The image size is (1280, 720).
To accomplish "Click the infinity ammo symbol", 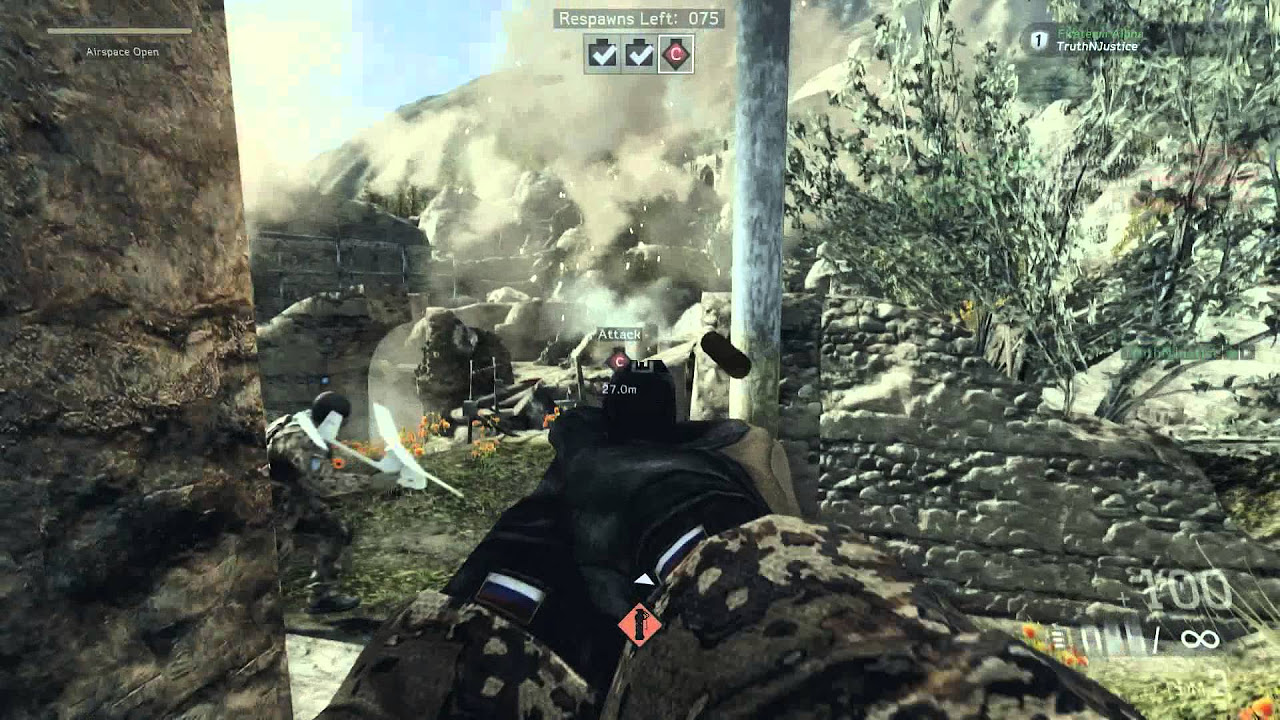I will 1200,637.
